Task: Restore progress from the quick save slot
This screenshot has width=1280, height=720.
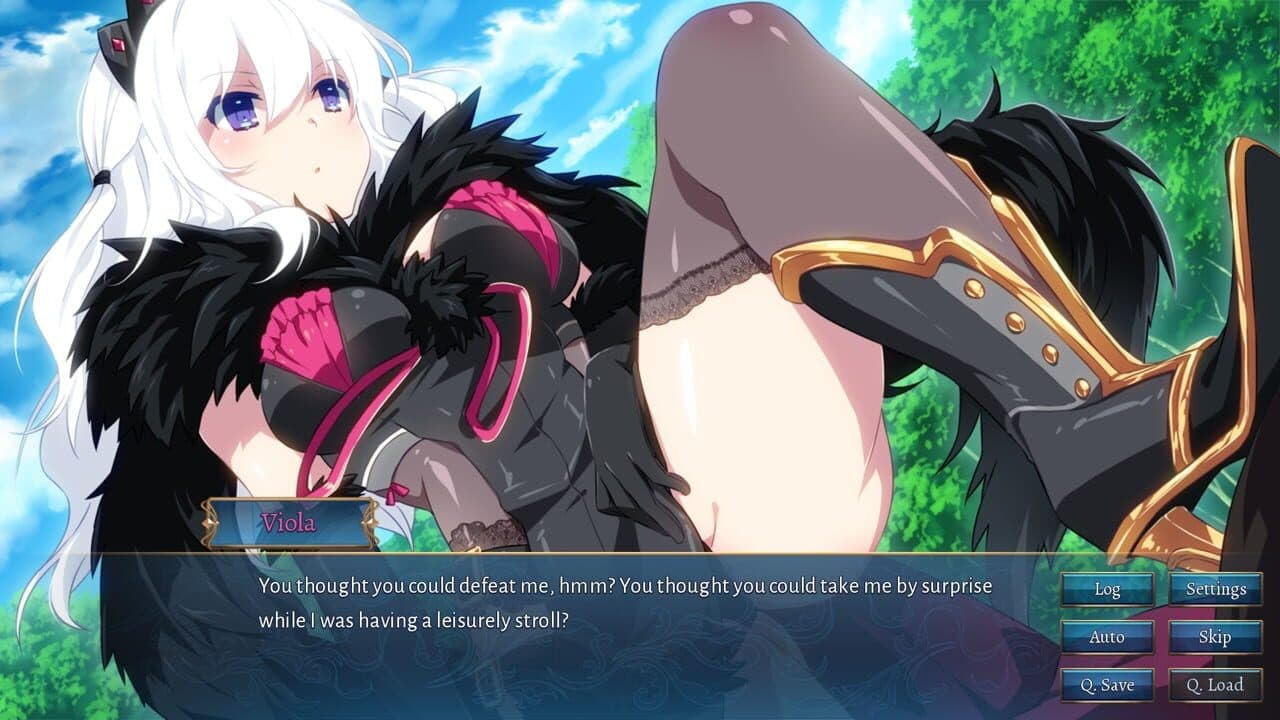Action: pyautogui.click(x=1215, y=685)
